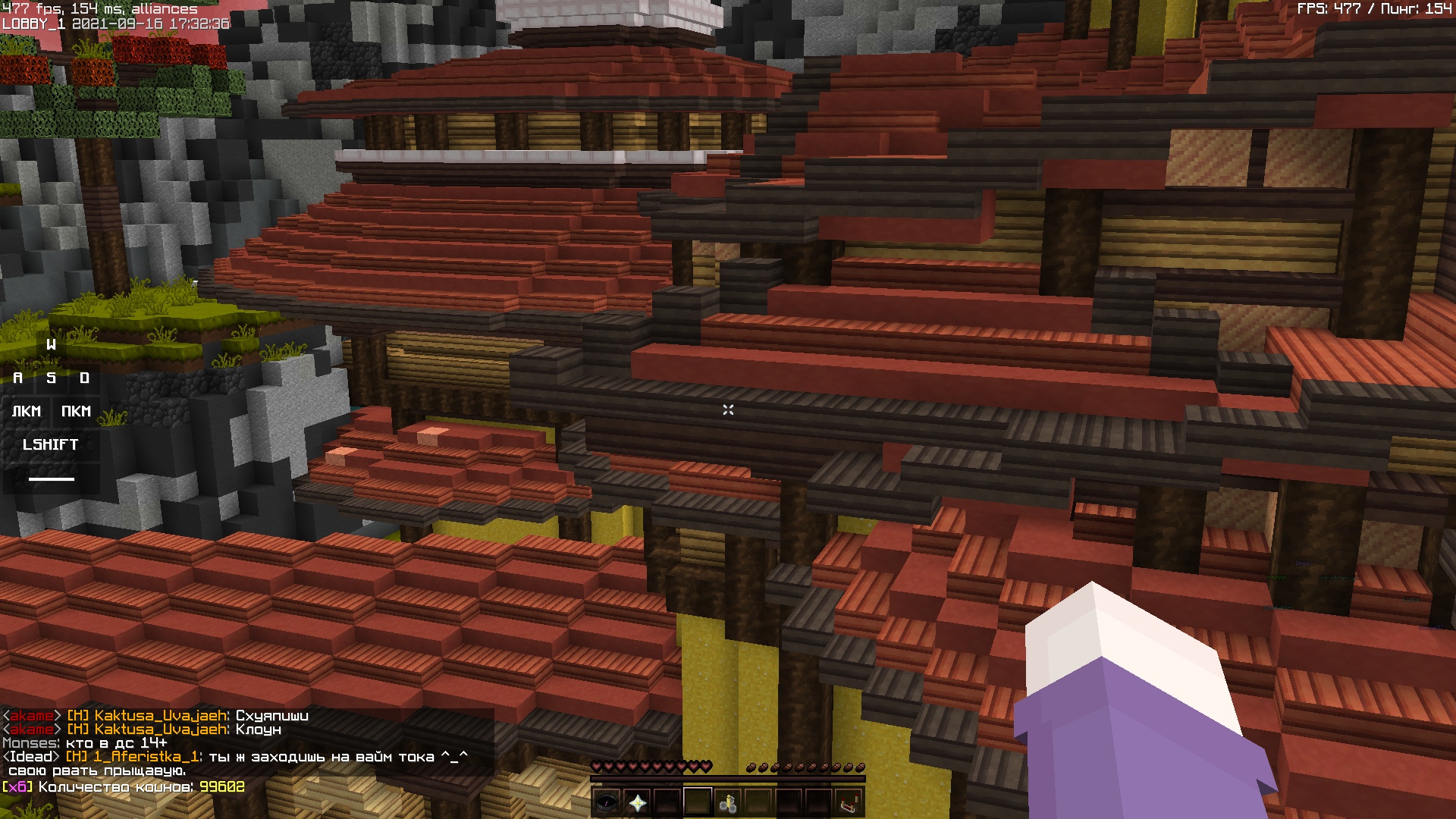Click 1_Aferistka_1's name in chat
The width and height of the screenshot is (1456, 819).
click(146, 756)
